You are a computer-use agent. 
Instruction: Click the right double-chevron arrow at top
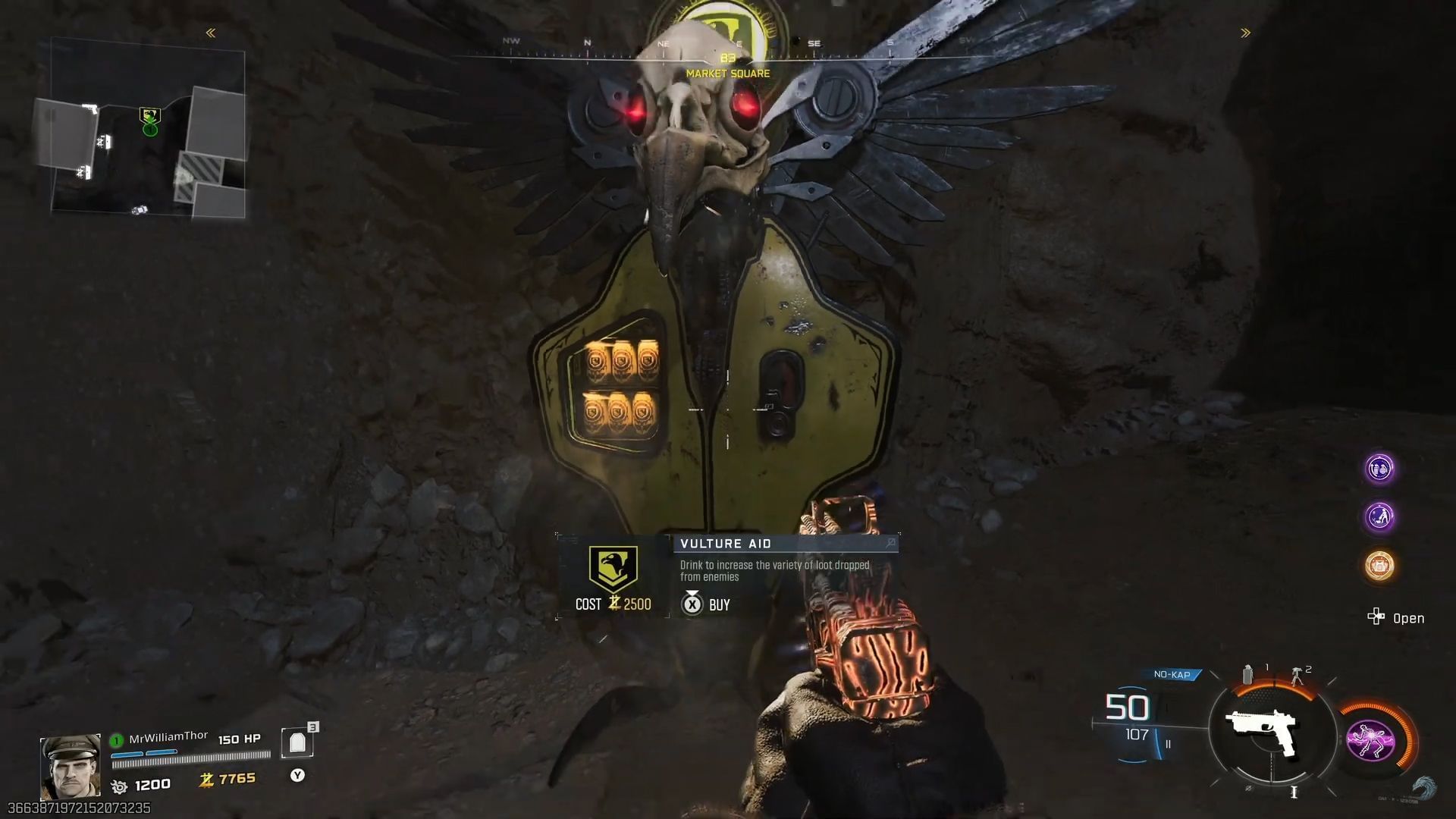click(x=1245, y=33)
